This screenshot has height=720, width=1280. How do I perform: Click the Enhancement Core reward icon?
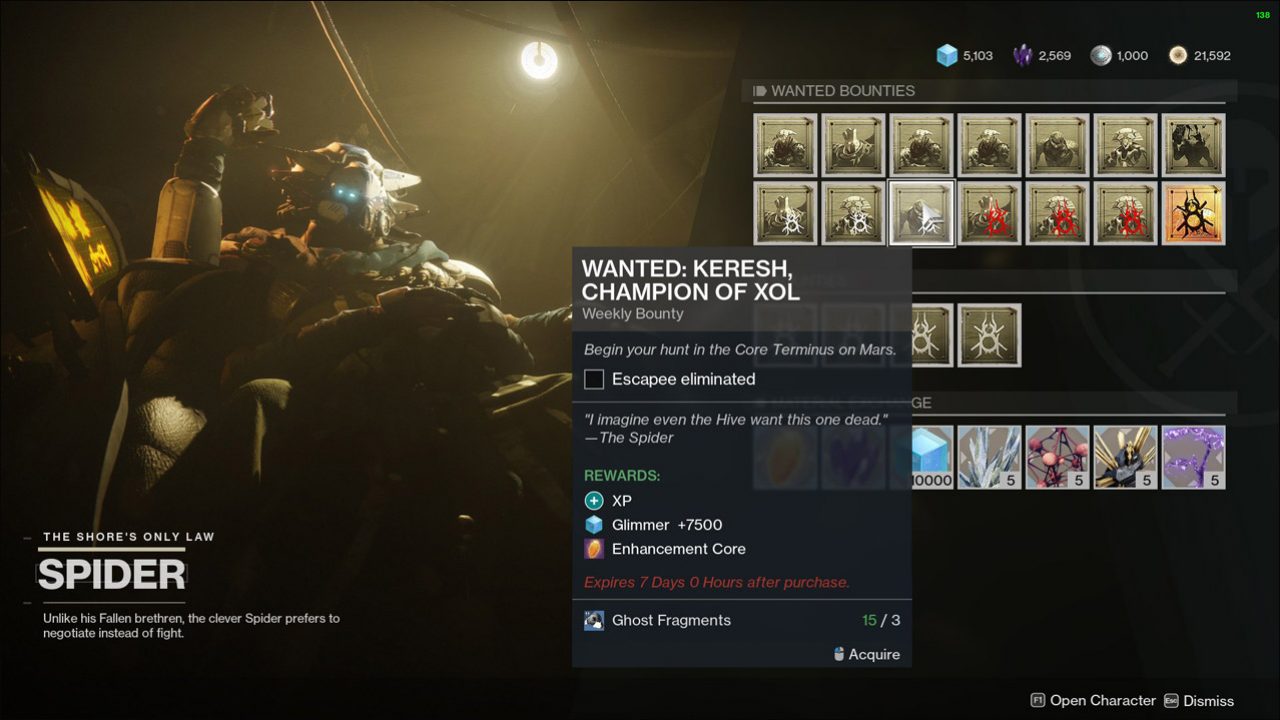coord(593,548)
